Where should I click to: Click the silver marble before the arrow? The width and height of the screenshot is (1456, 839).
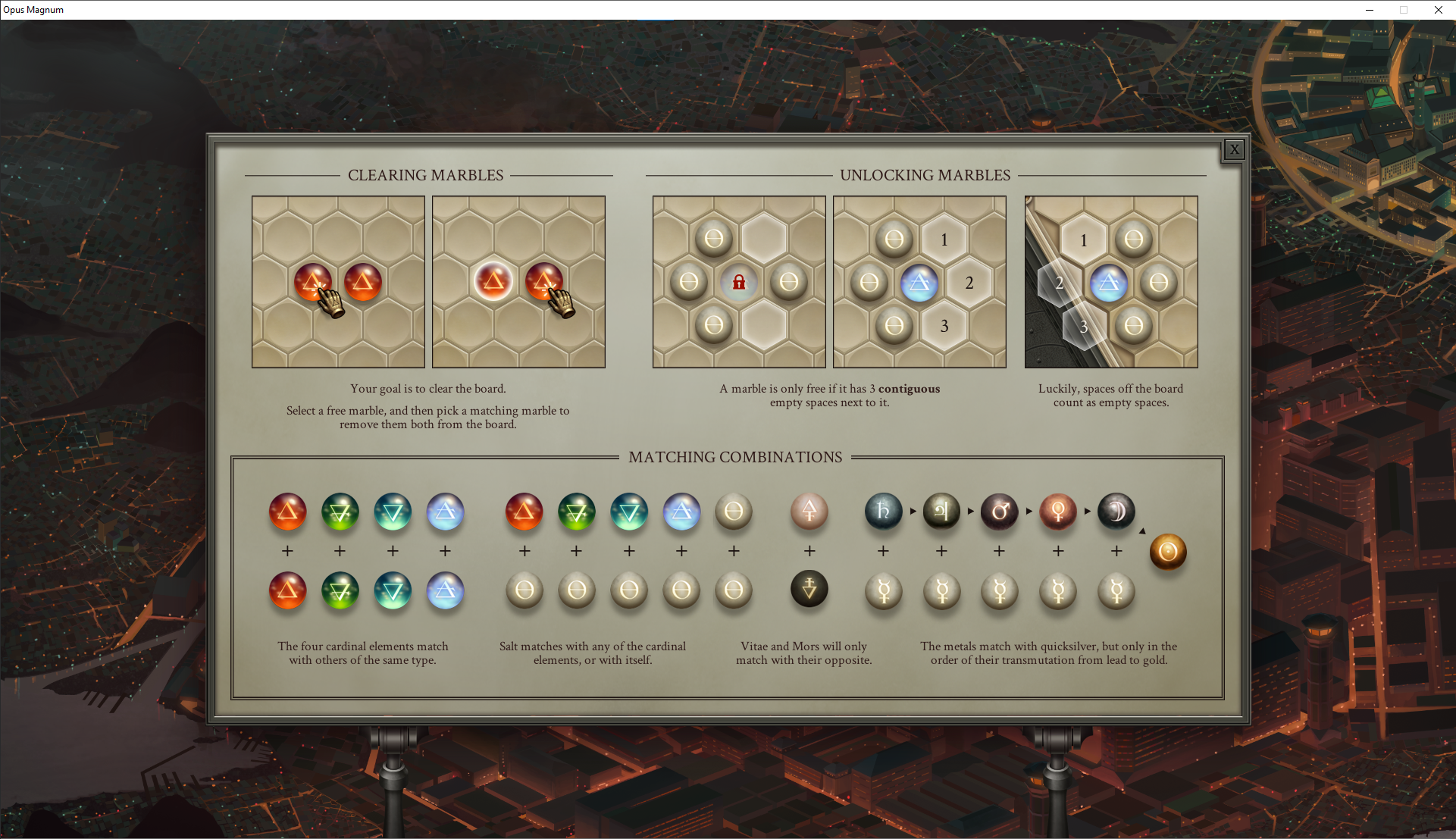pyautogui.click(x=1116, y=512)
